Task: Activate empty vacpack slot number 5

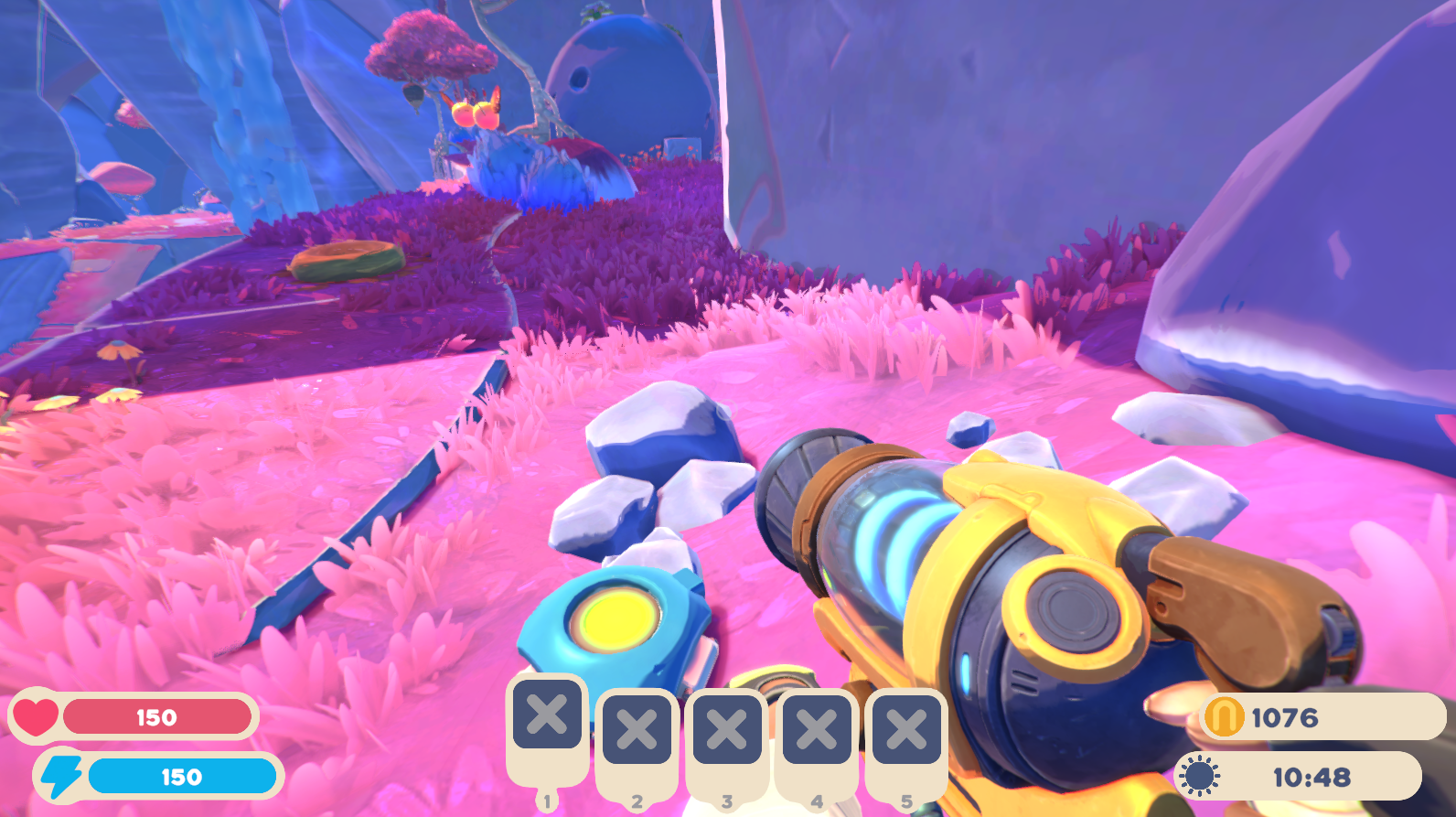Action: tap(906, 730)
